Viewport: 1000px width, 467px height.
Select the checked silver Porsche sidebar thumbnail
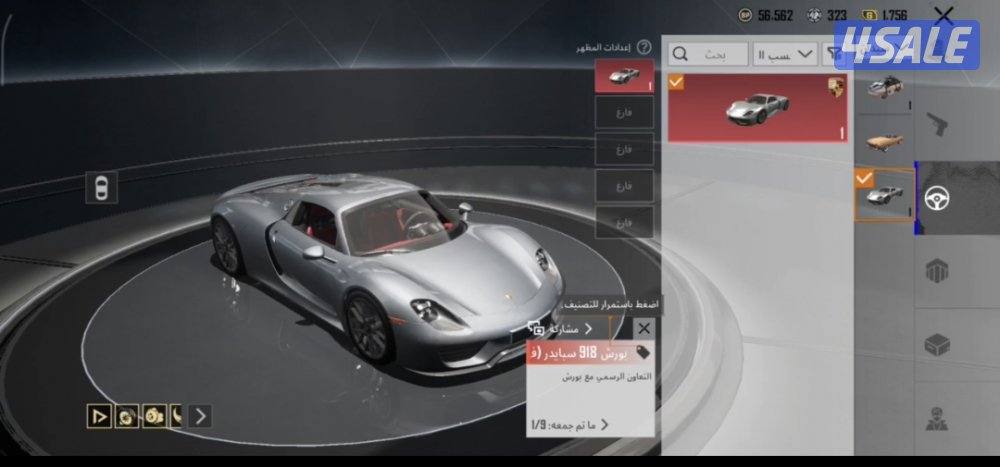tap(884, 194)
